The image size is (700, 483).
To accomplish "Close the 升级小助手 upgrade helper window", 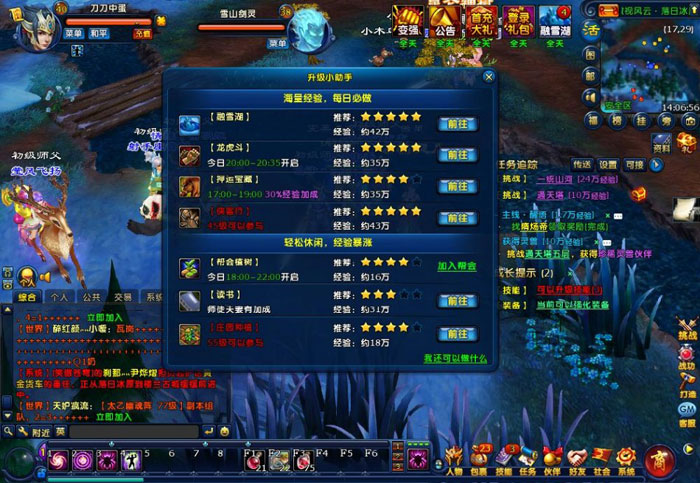I will 488,76.
